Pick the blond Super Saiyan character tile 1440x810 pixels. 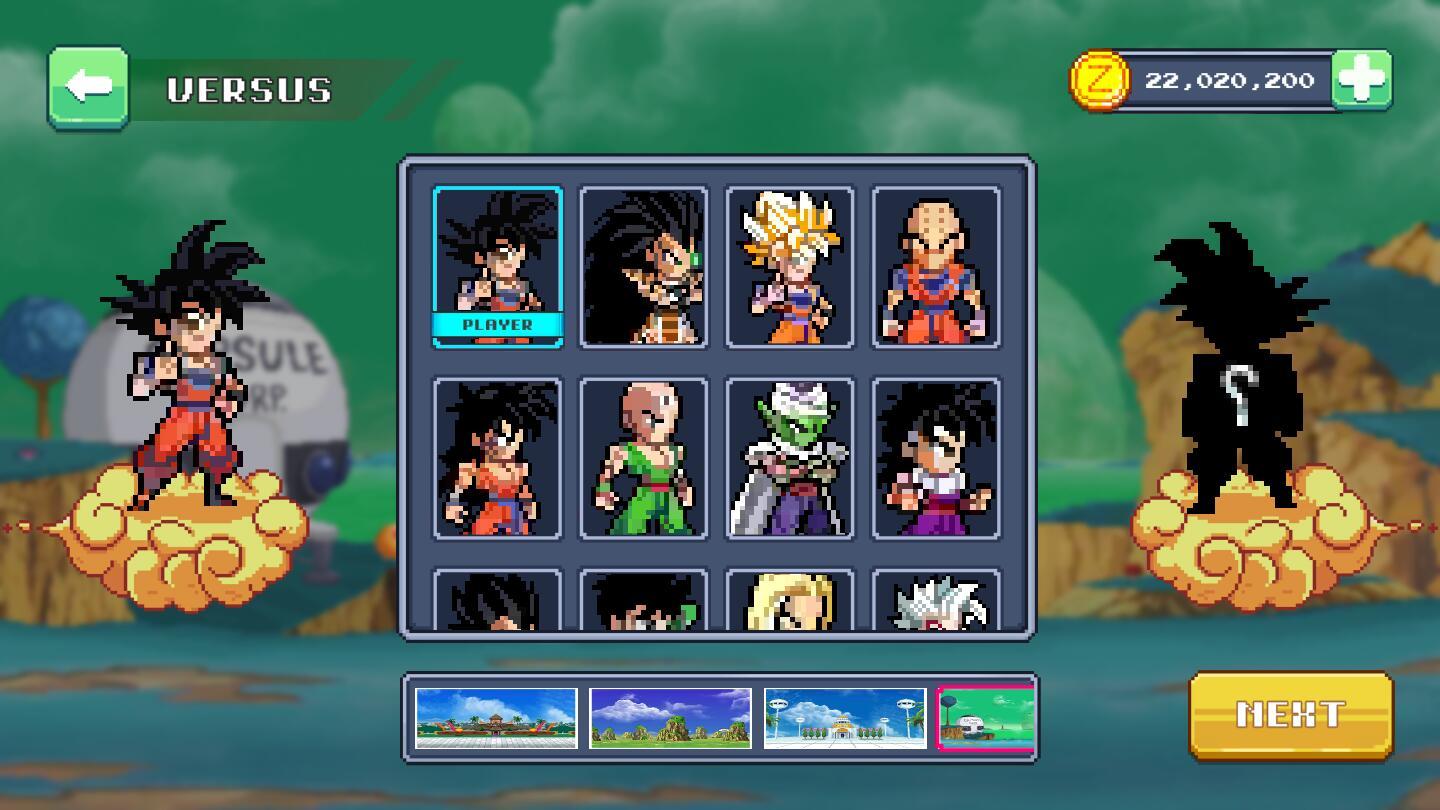(789, 267)
